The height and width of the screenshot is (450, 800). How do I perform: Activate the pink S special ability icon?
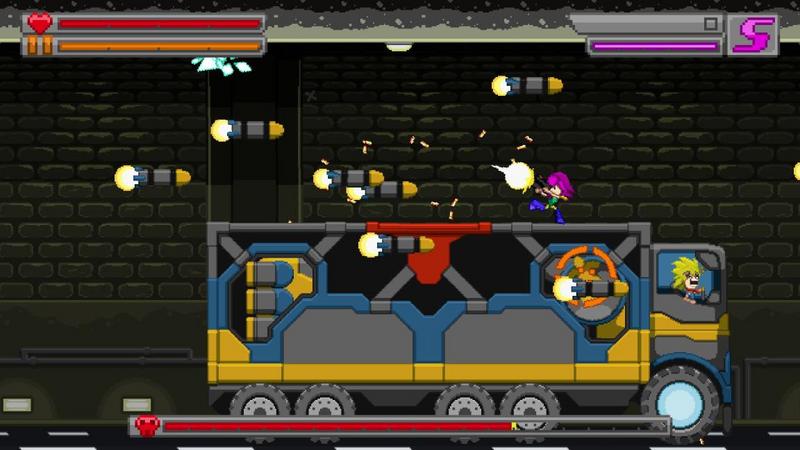tap(749, 36)
